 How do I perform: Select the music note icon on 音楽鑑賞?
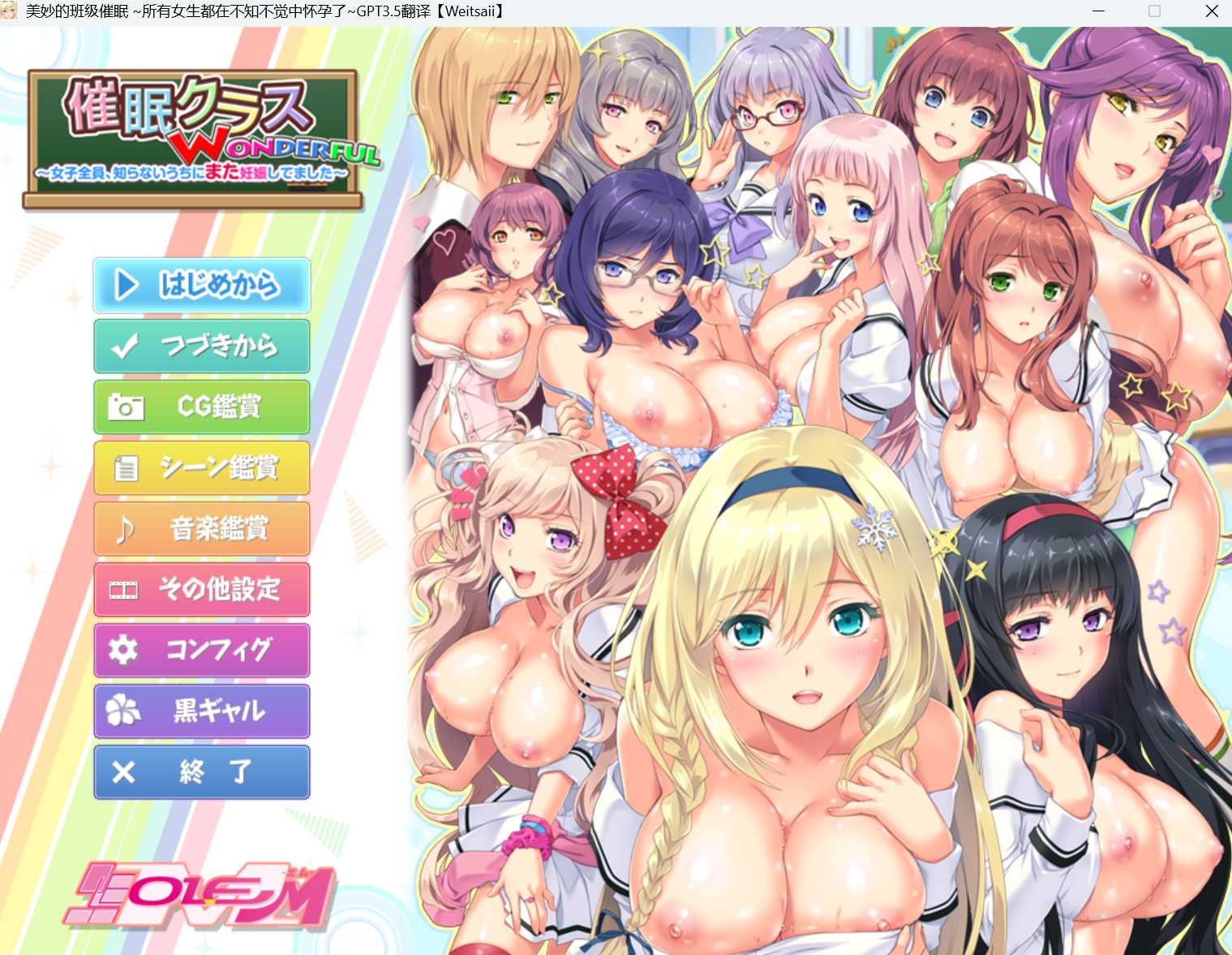click(x=126, y=529)
